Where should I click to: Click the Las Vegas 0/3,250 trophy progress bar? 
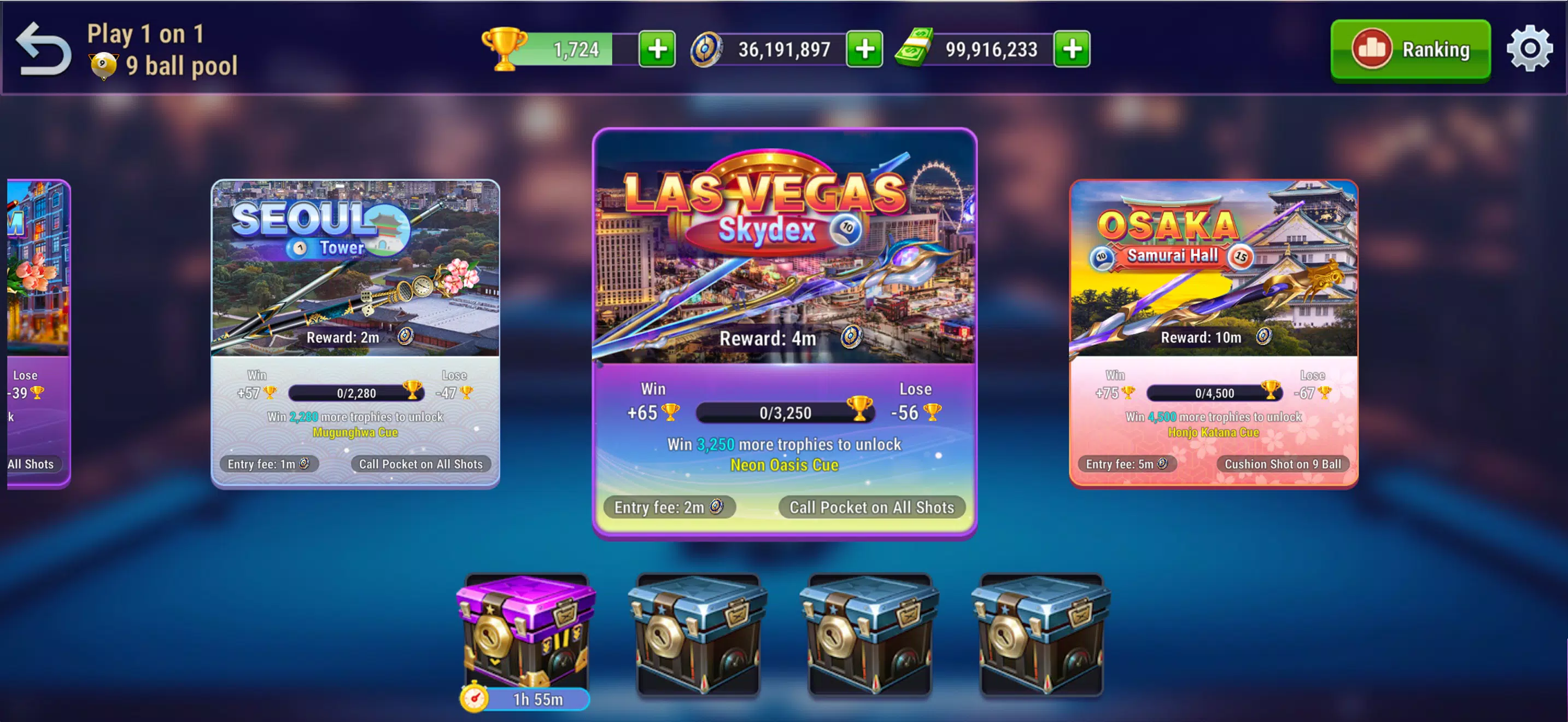coord(785,413)
